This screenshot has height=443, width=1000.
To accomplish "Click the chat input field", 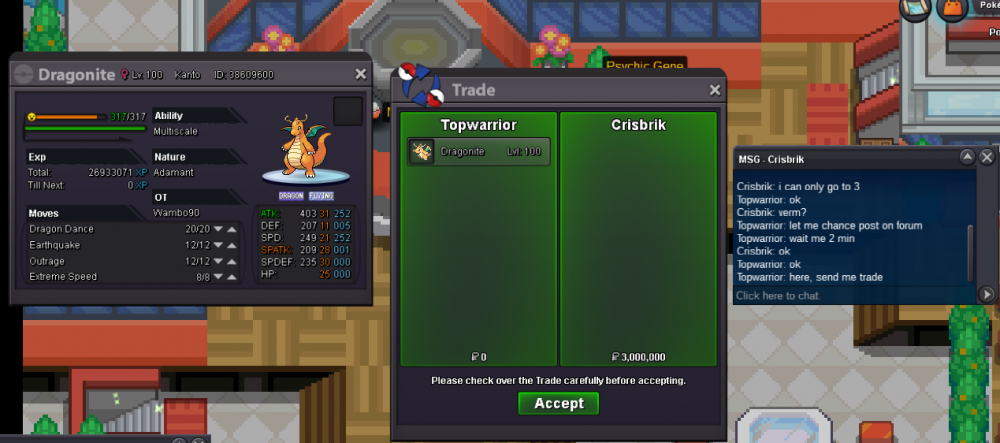I will (850, 296).
